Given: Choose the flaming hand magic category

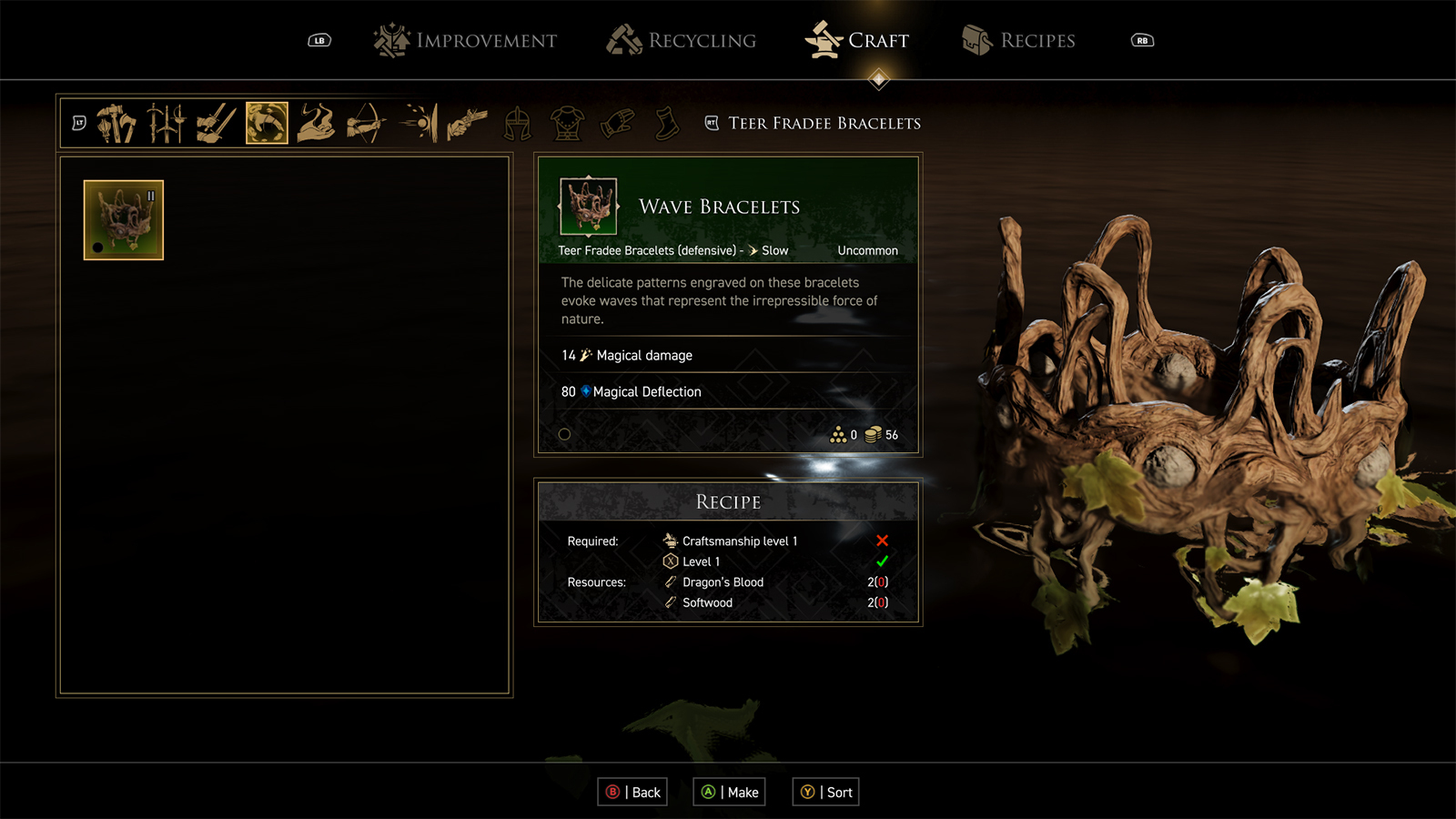Looking at the screenshot, I should pyautogui.click(x=316, y=124).
